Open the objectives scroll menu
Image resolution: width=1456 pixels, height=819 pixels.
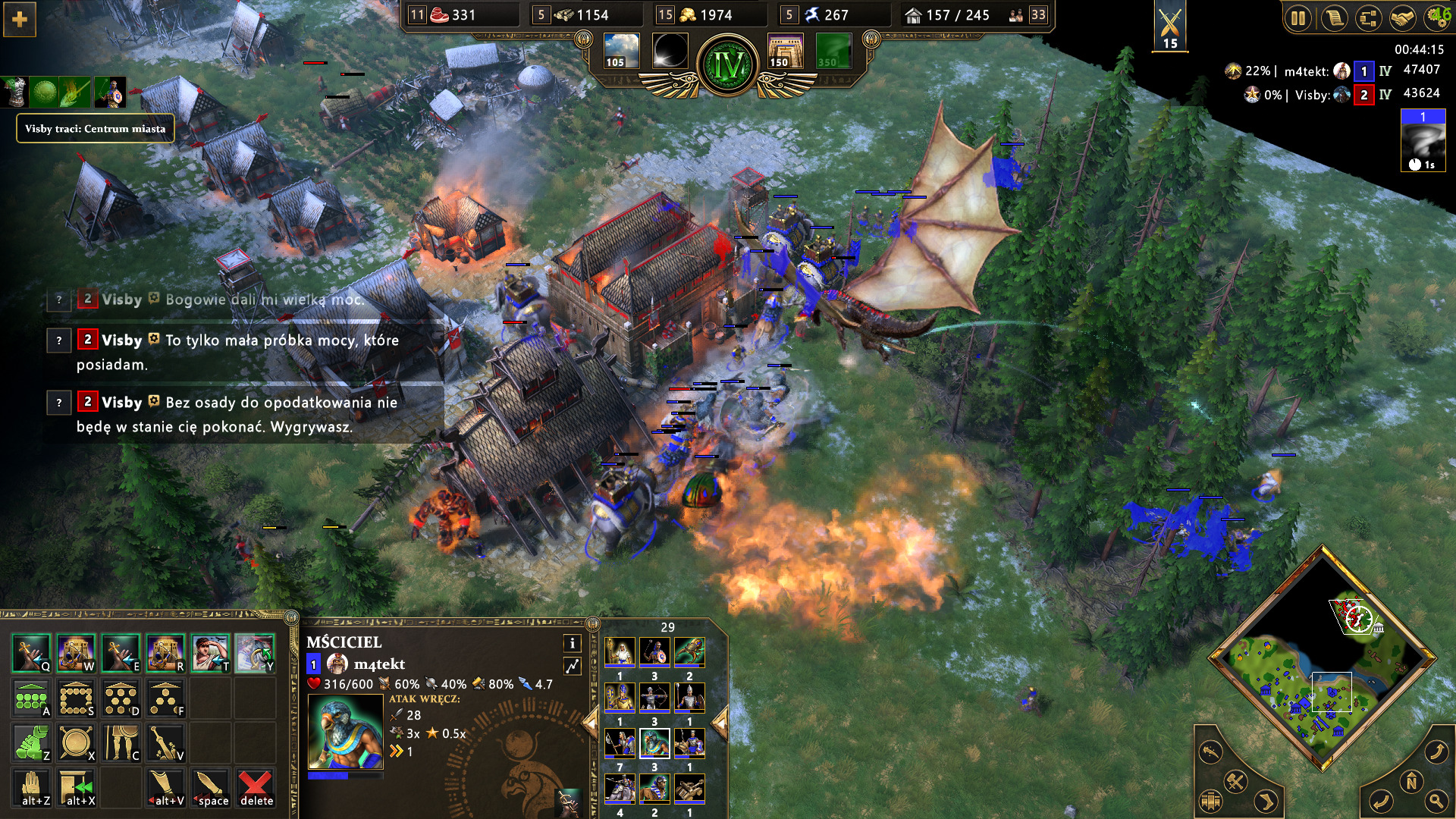1333,18
